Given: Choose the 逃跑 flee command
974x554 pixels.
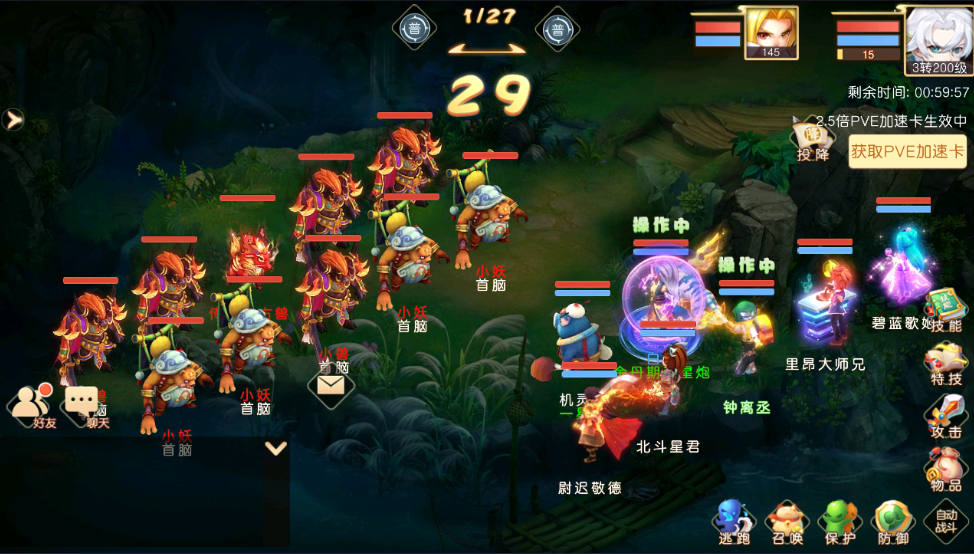Looking at the screenshot, I should coord(733,522).
